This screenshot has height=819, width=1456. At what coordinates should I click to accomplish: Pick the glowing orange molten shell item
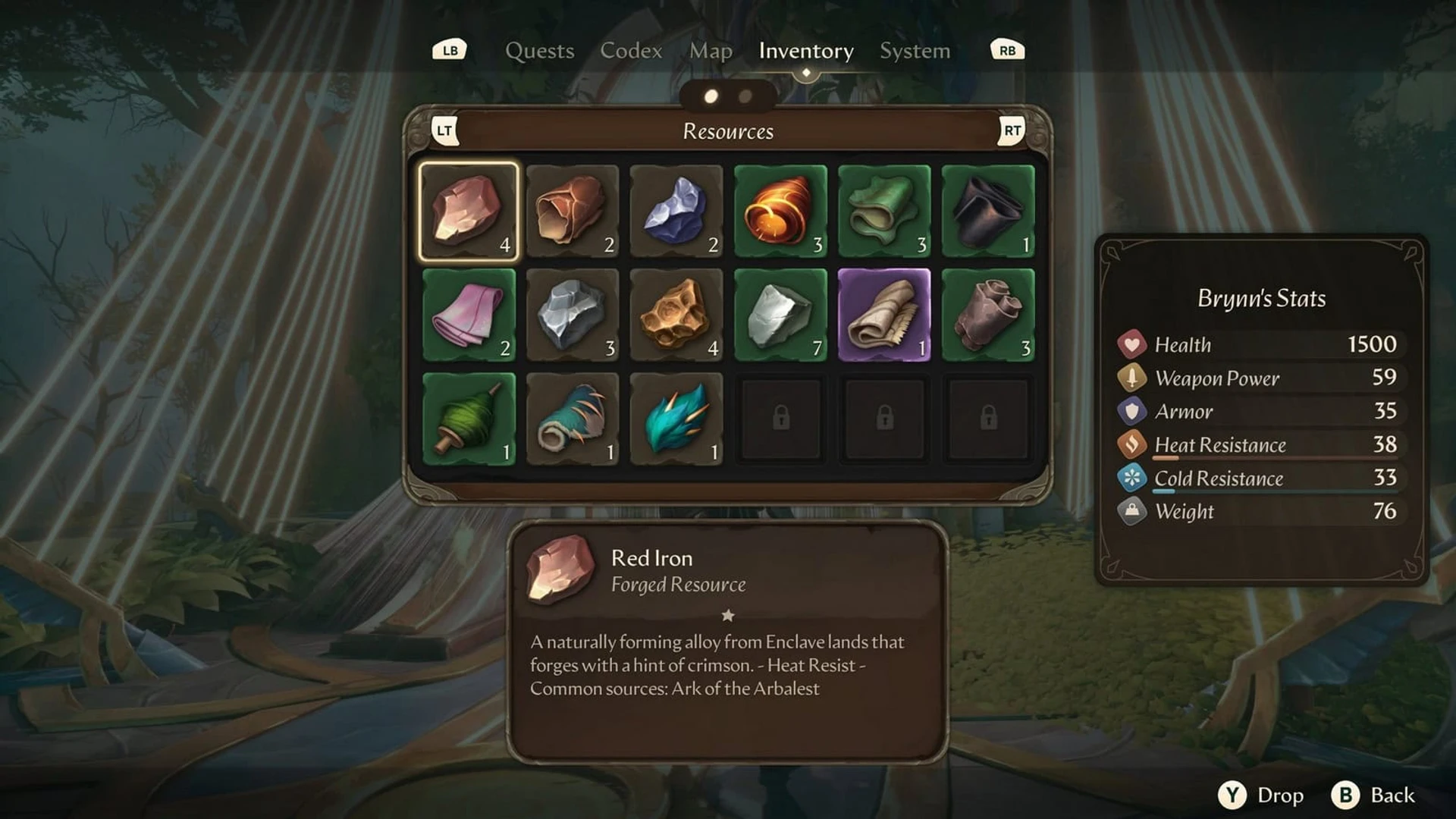coord(780,212)
